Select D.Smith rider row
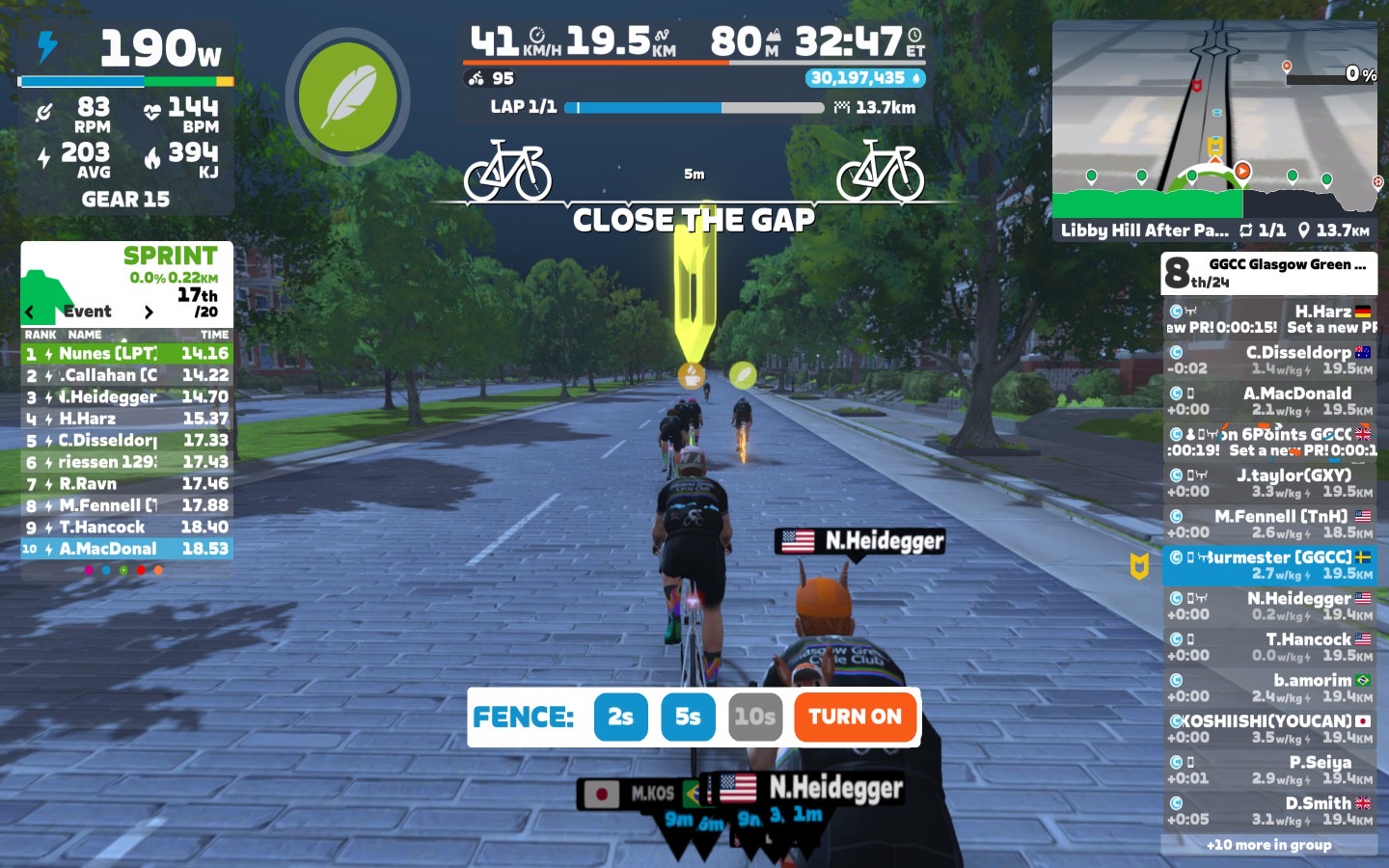1389x868 pixels. pyautogui.click(x=1269, y=810)
